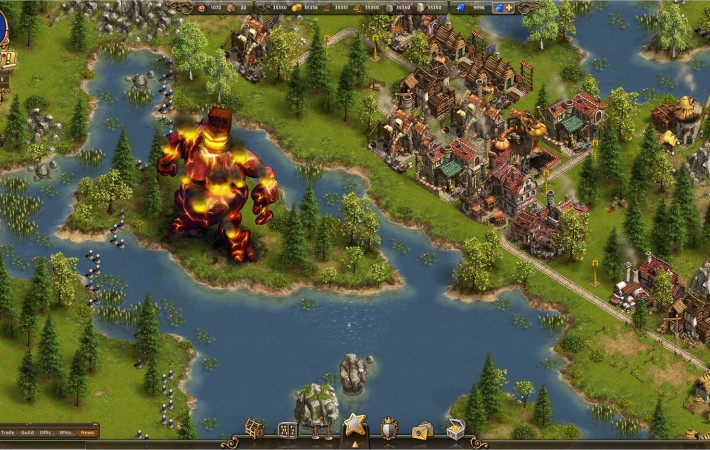Viewport: 710px width, 450px height.
Task: Switch to the Trade chat tab
Action: (8, 432)
